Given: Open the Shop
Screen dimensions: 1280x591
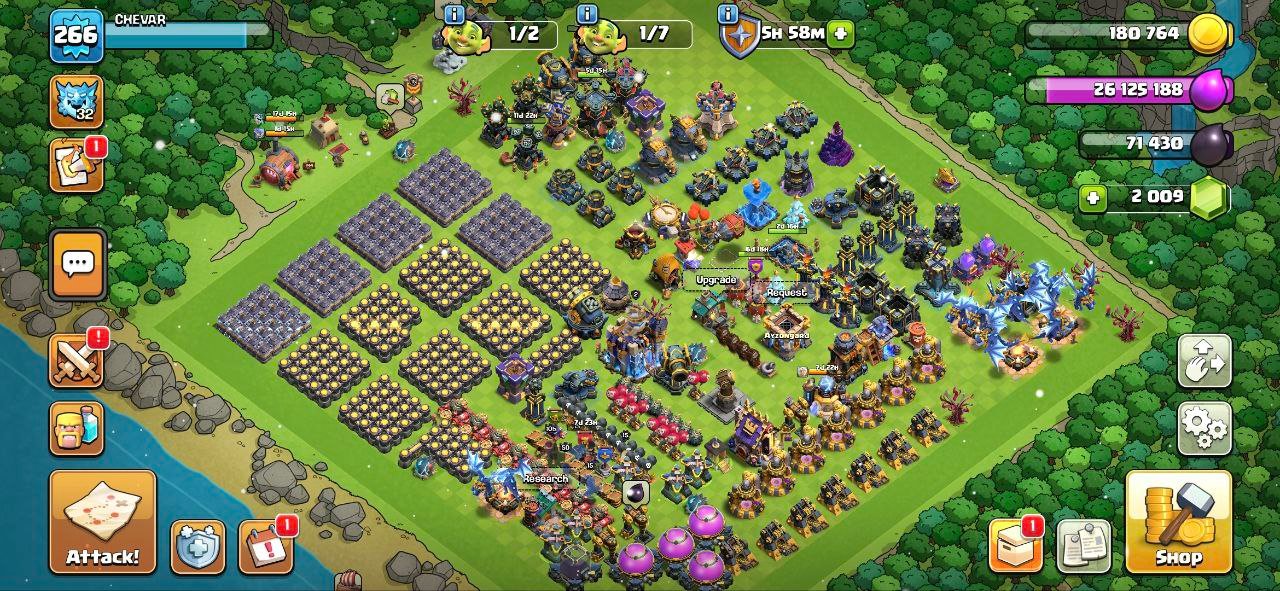Looking at the screenshot, I should coord(1178,521).
